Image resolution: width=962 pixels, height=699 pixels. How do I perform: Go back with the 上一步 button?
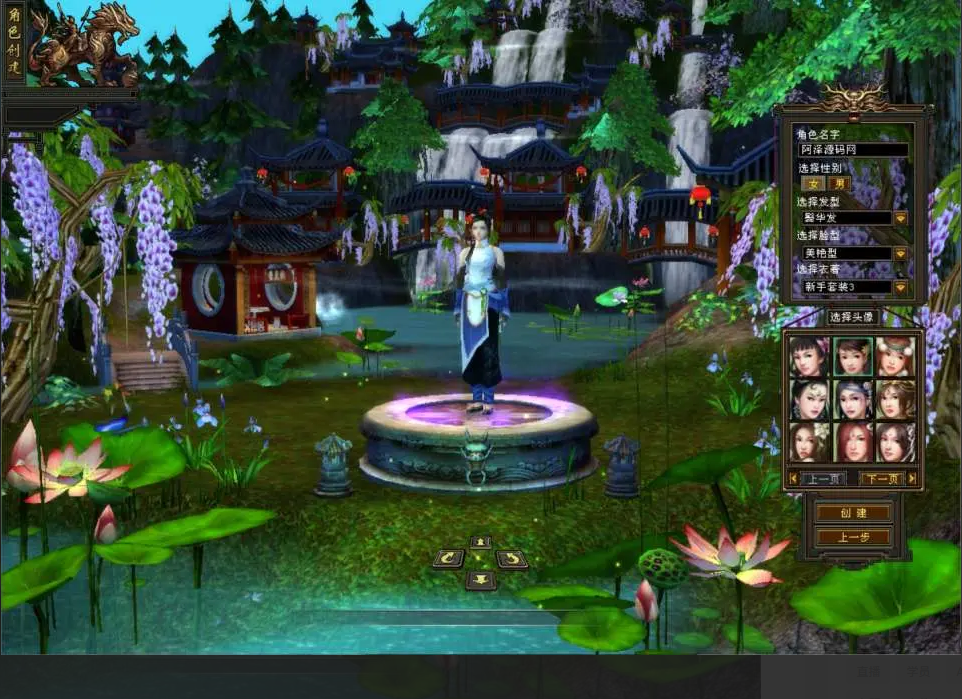click(852, 537)
